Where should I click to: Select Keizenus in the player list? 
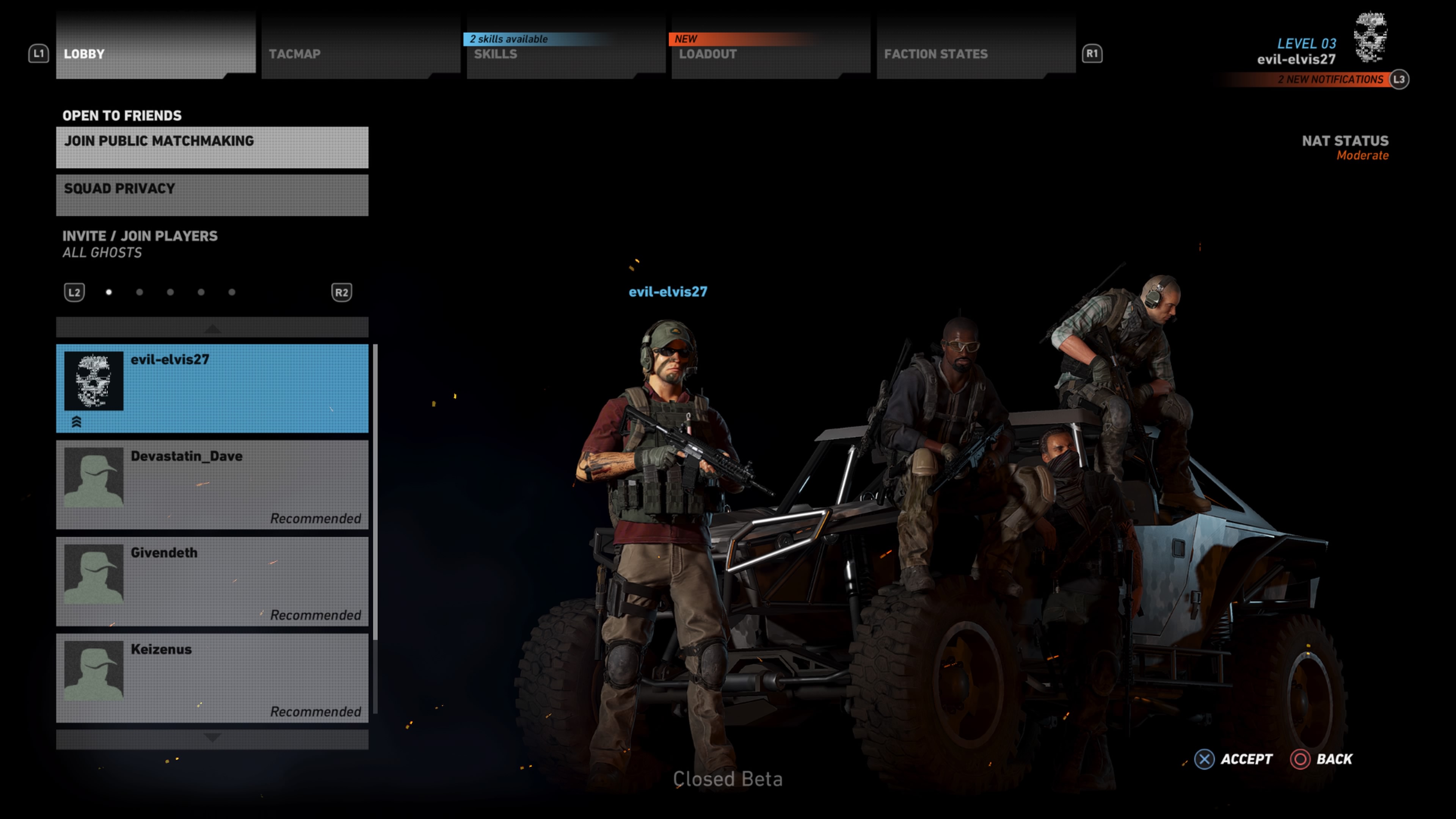[x=212, y=677]
